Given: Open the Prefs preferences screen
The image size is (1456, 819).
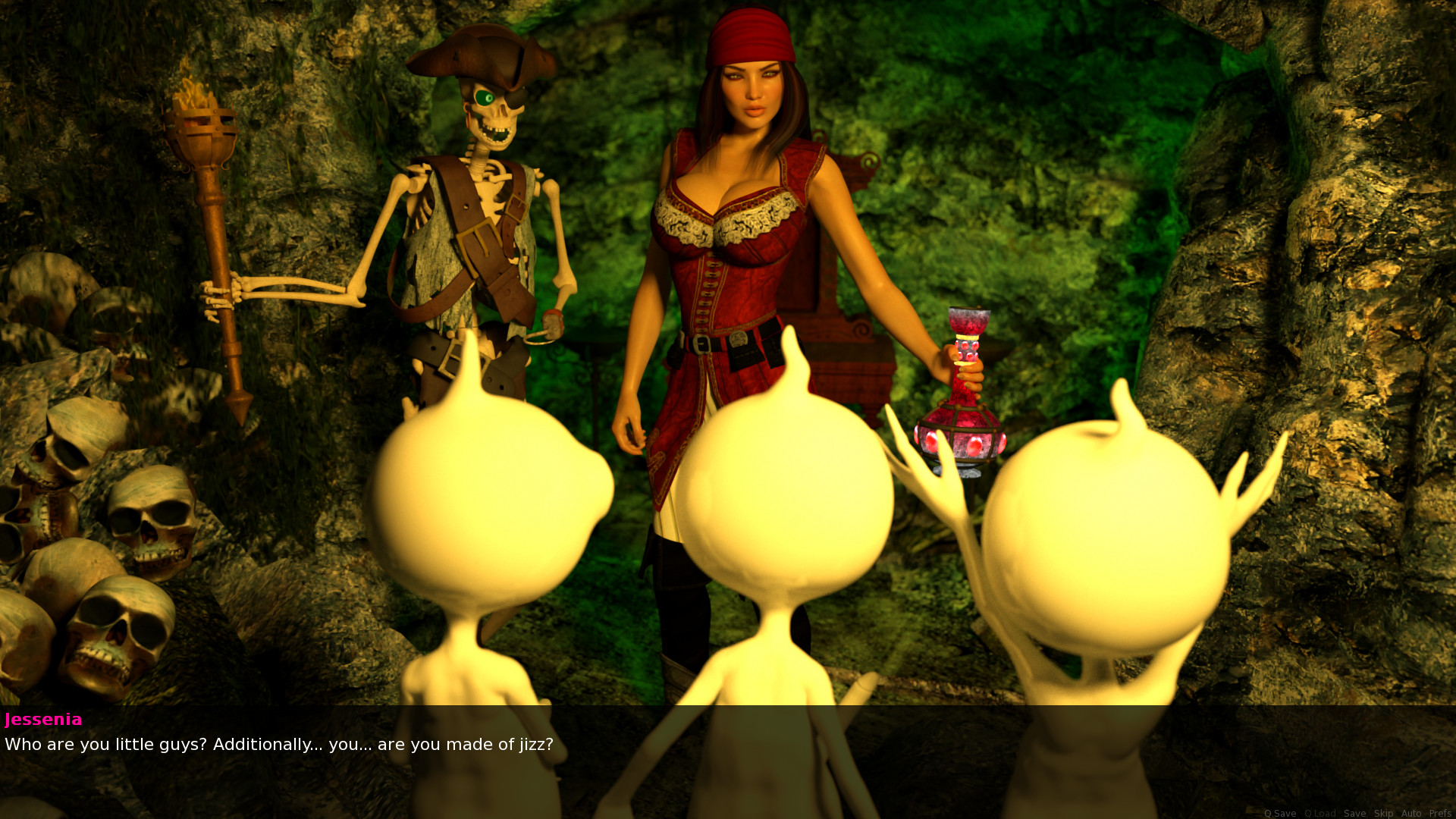Looking at the screenshot, I should tap(1439, 813).
